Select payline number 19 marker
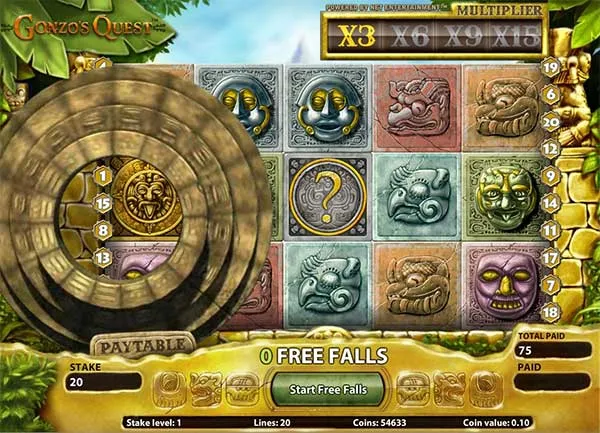The width and height of the screenshot is (600, 433). pos(550,67)
